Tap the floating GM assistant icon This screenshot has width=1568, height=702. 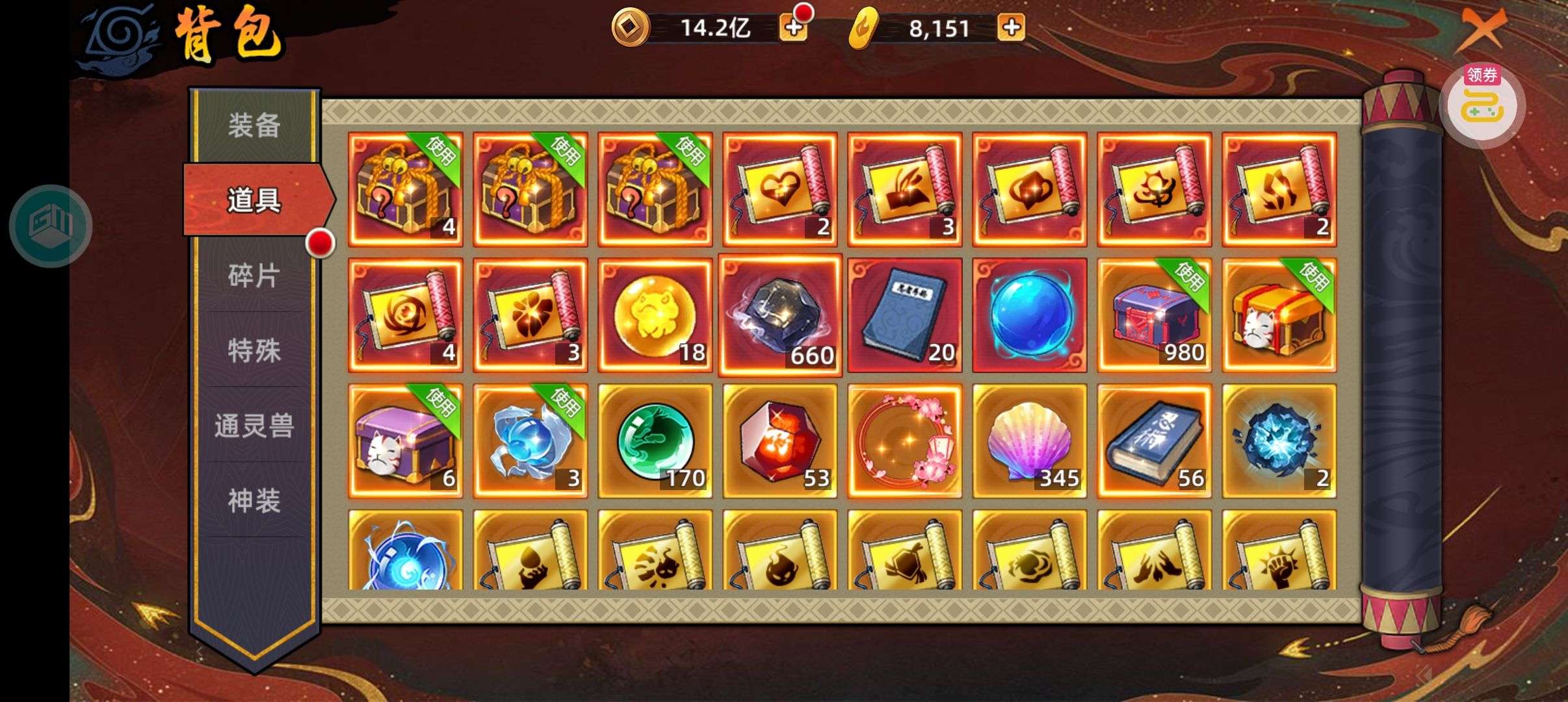click(x=51, y=226)
